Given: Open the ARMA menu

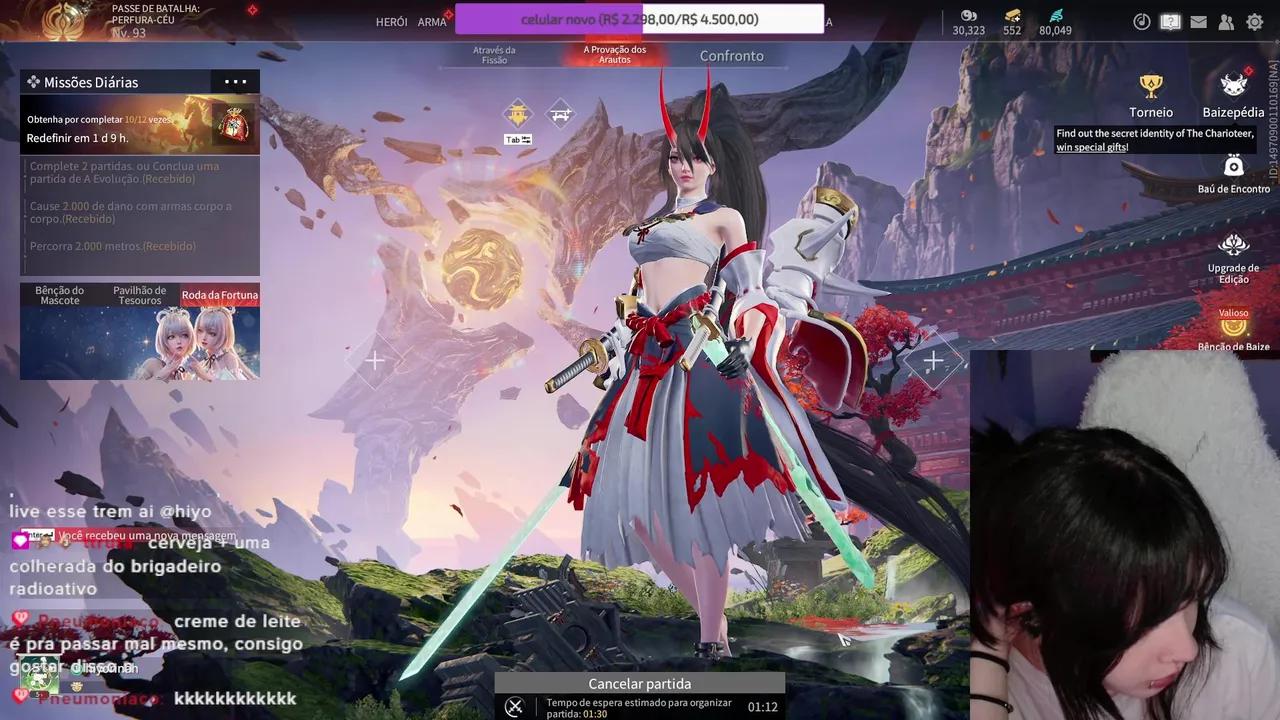Looking at the screenshot, I should pos(432,22).
